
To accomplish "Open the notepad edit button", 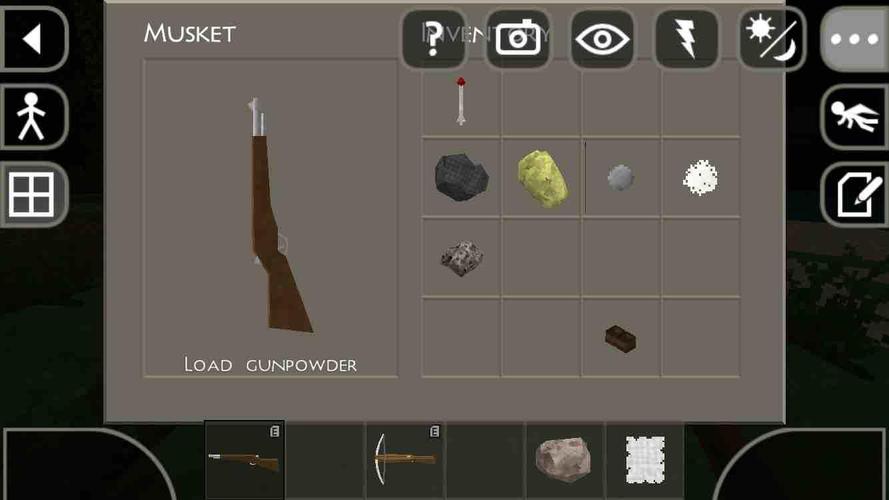I will [x=854, y=194].
